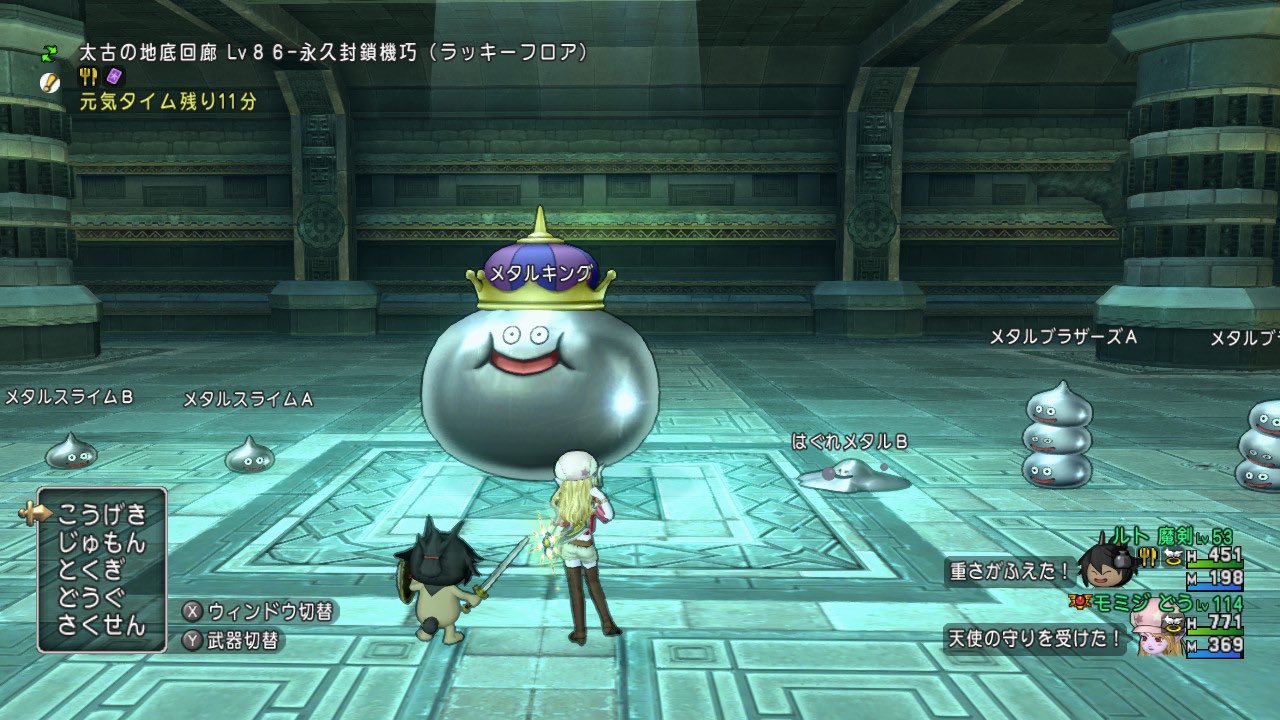Click the purple card buff icon at top left
1280x720 pixels.
coord(115,77)
